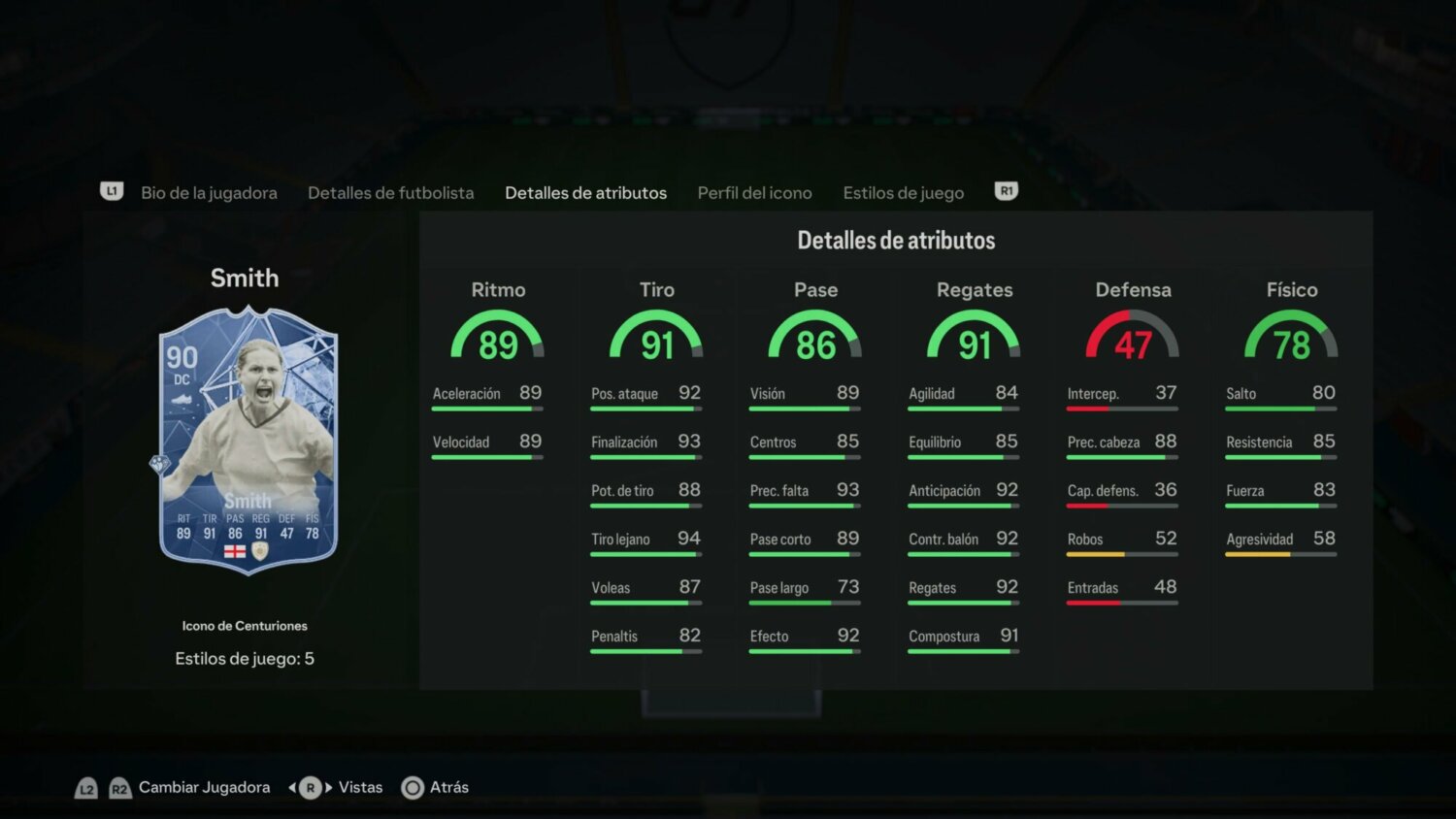1456x819 pixels.
Task: Click the R1 shoulder button icon
Action: [x=1007, y=191]
